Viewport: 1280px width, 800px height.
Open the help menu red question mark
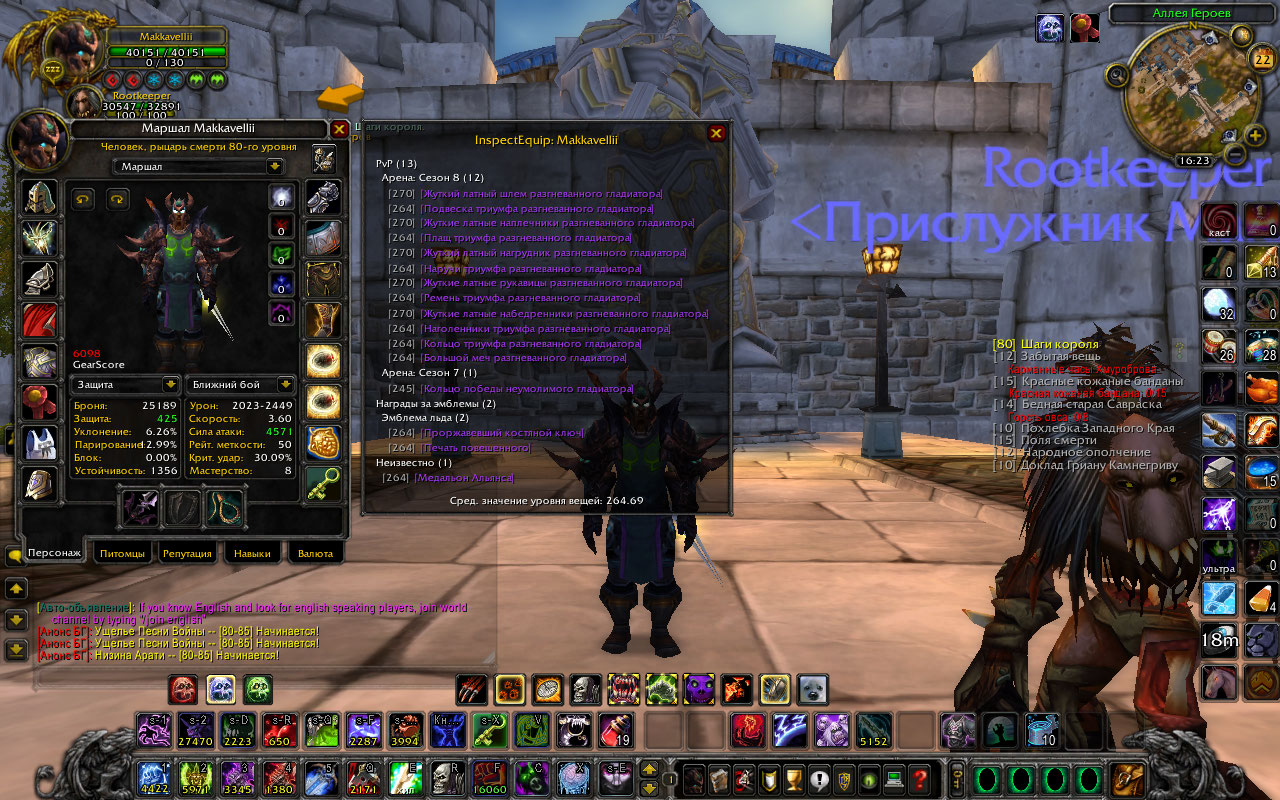point(921,779)
